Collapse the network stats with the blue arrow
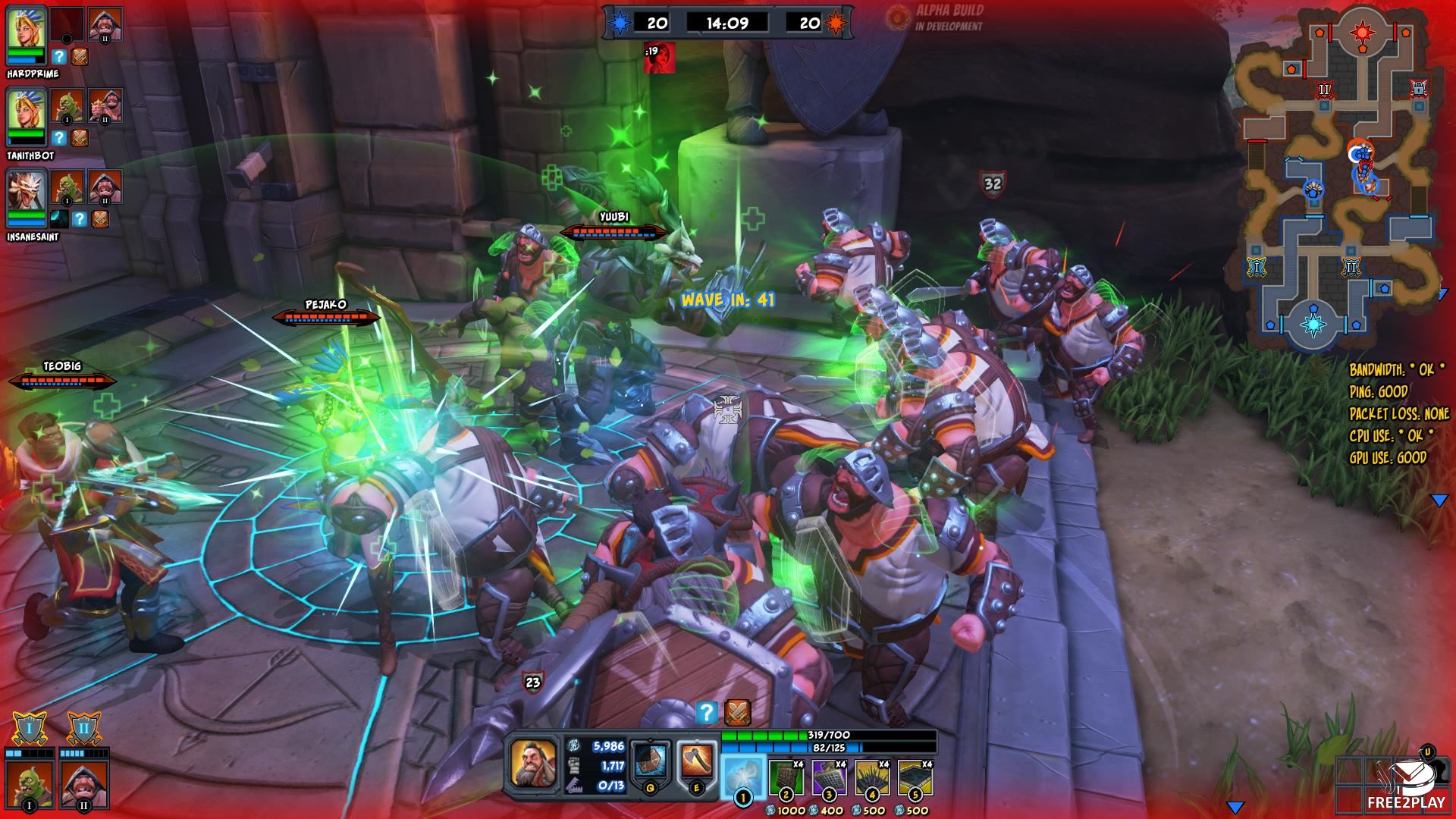The width and height of the screenshot is (1456, 819). click(x=1439, y=500)
